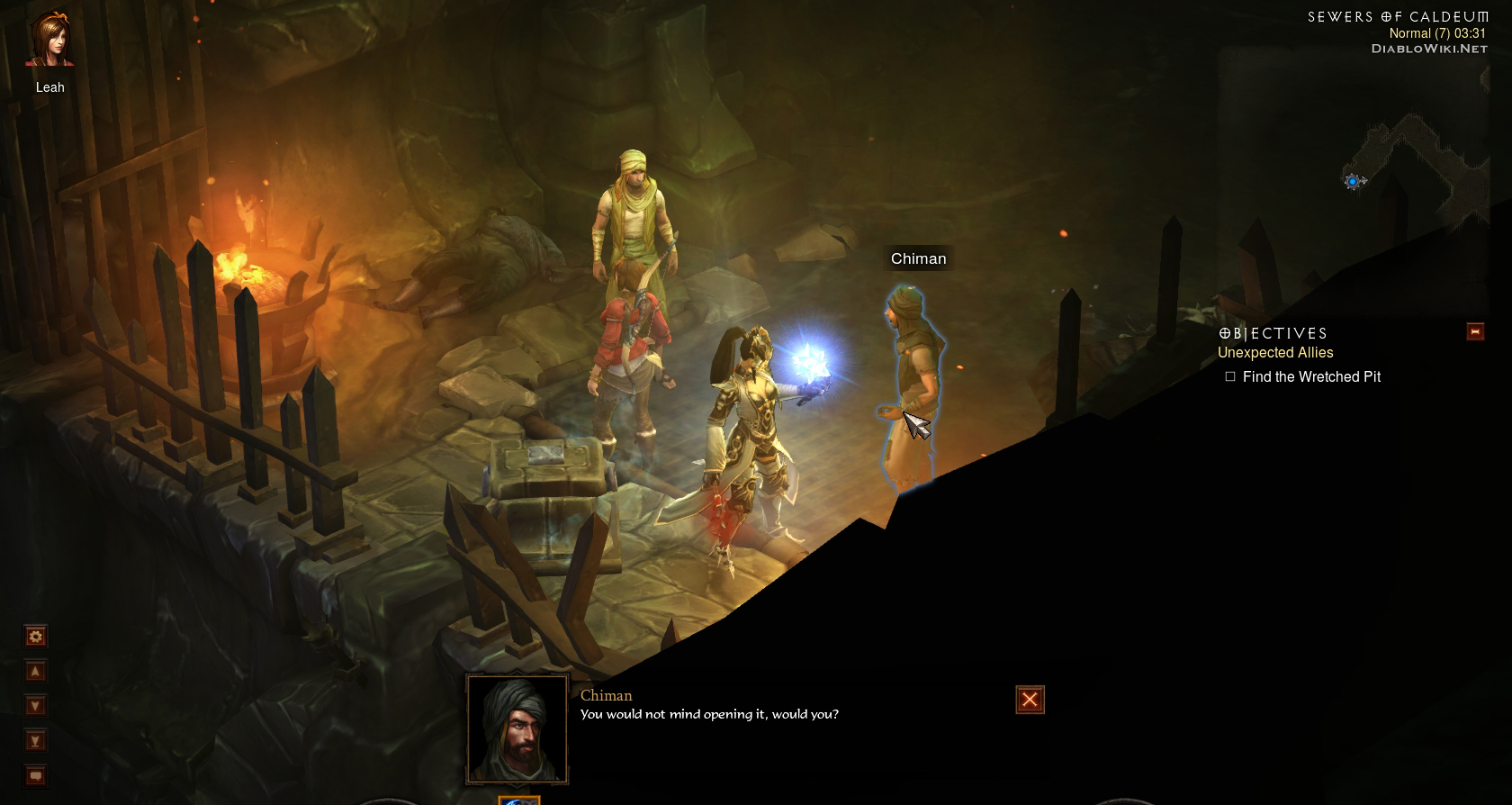Open chat options with the gear button
The image size is (1512, 805).
click(35, 637)
